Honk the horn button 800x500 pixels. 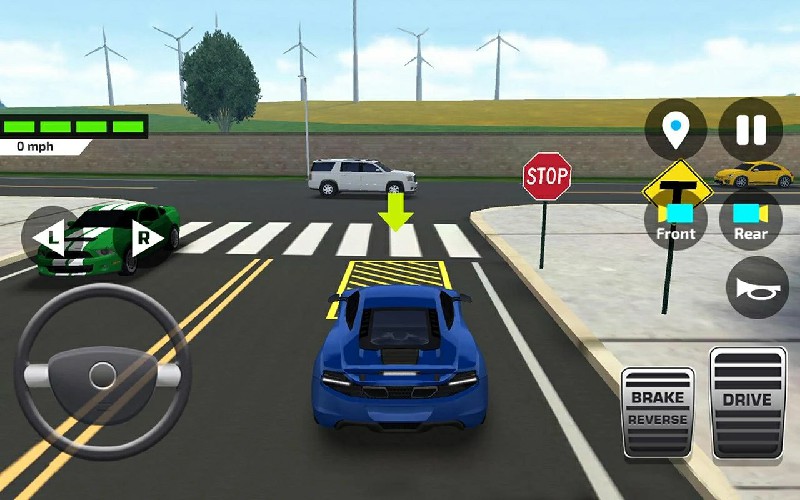[x=757, y=288]
